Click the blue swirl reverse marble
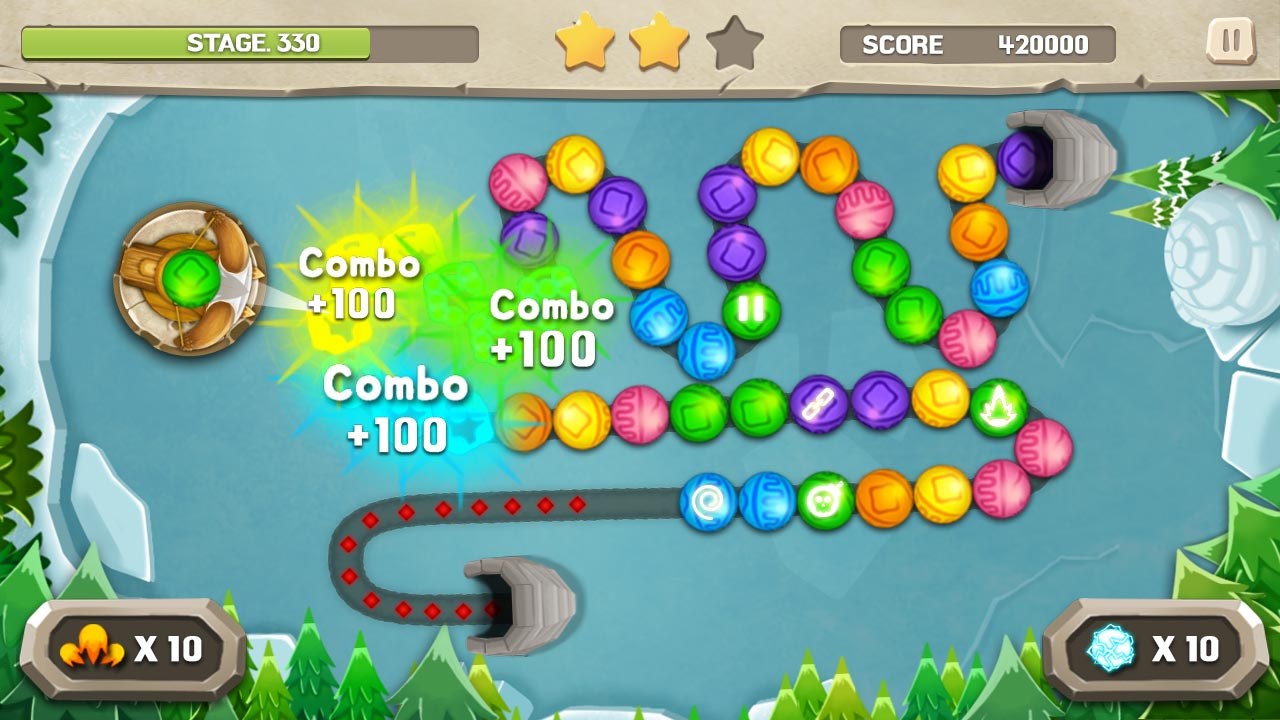This screenshot has width=1280, height=720. tap(706, 502)
